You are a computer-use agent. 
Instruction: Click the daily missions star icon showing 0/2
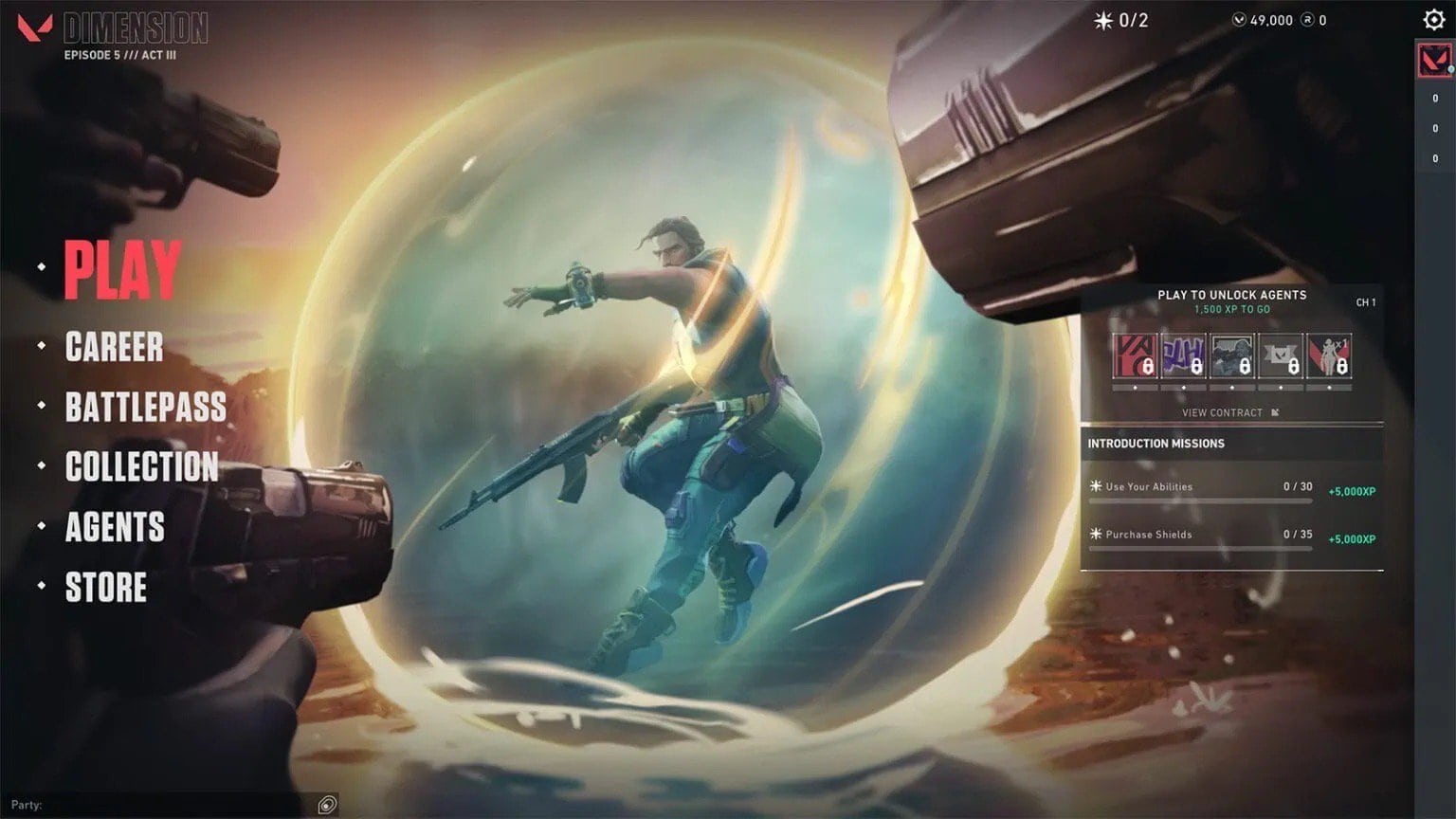(x=1106, y=19)
